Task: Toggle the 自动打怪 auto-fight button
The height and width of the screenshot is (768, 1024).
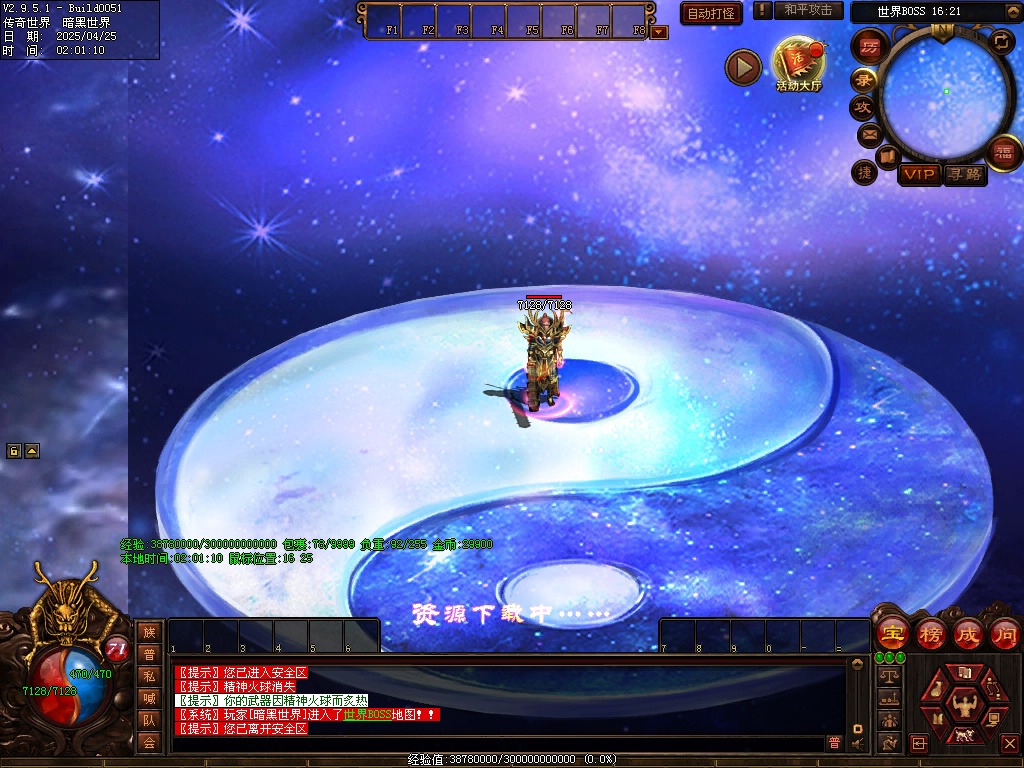Action: click(711, 13)
